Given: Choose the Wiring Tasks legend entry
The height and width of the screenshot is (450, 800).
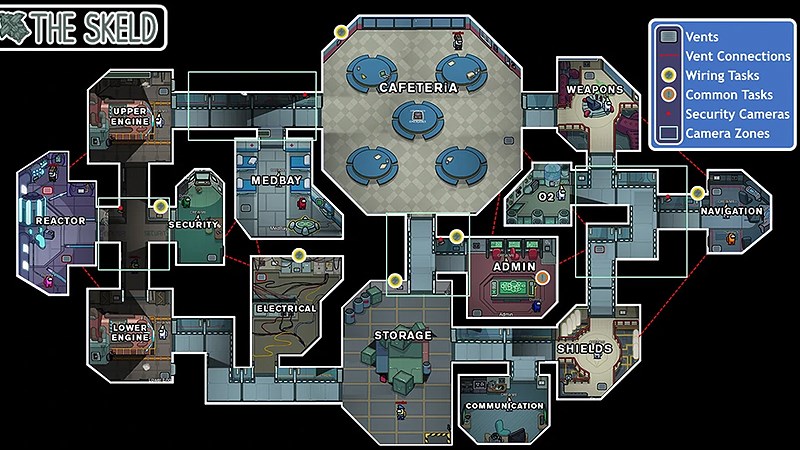Looking at the screenshot, I should tap(721, 75).
